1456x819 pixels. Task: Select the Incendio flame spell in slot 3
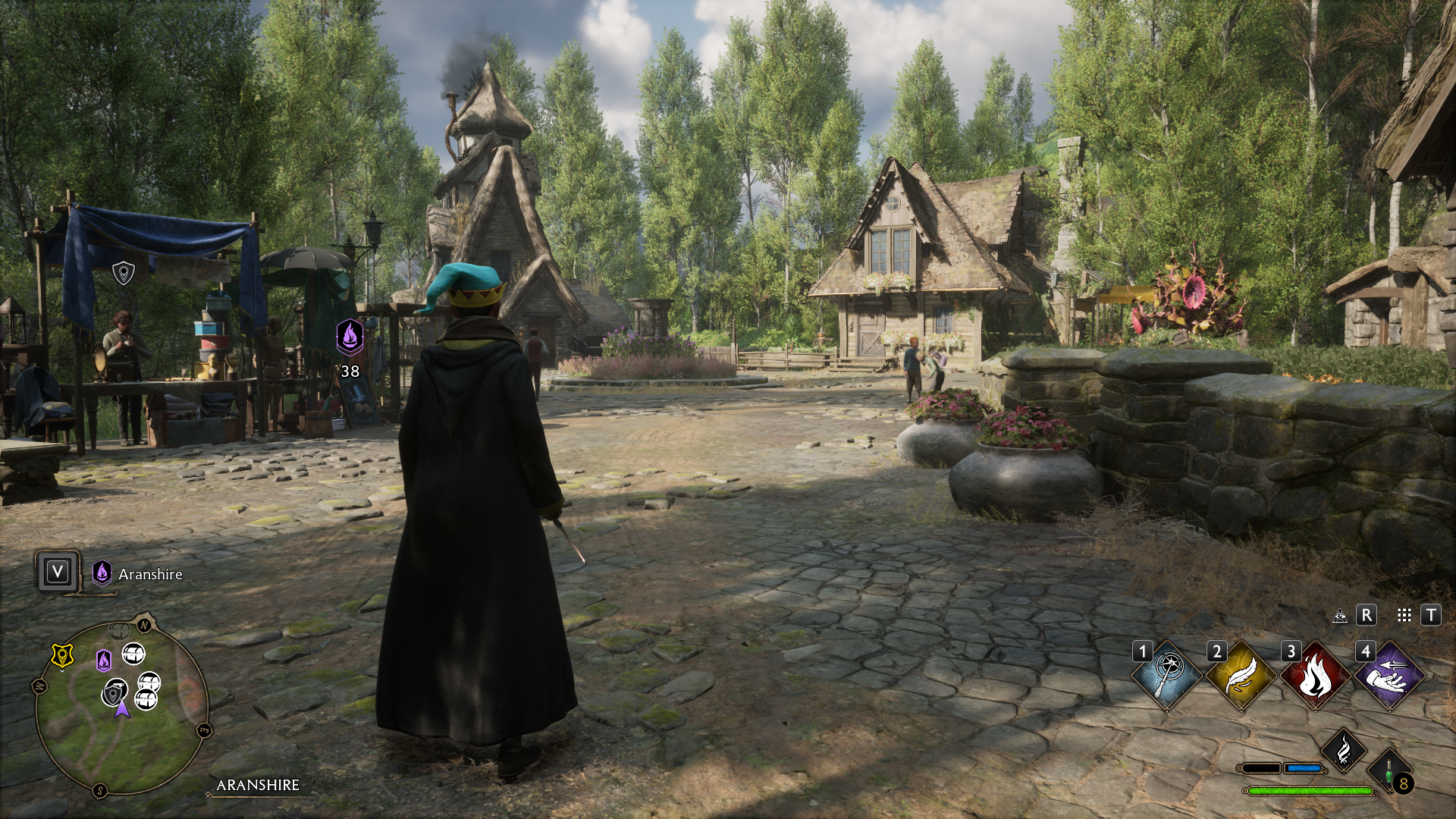tap(1316, 674)
